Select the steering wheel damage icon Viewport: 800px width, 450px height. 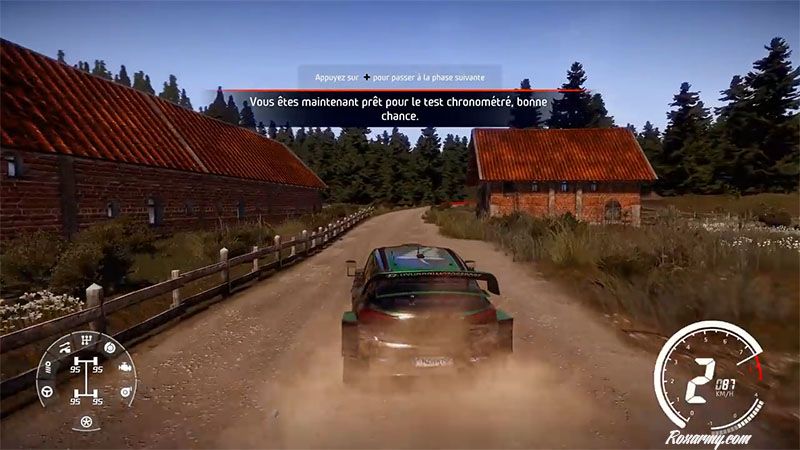click(x=46, y=391)
